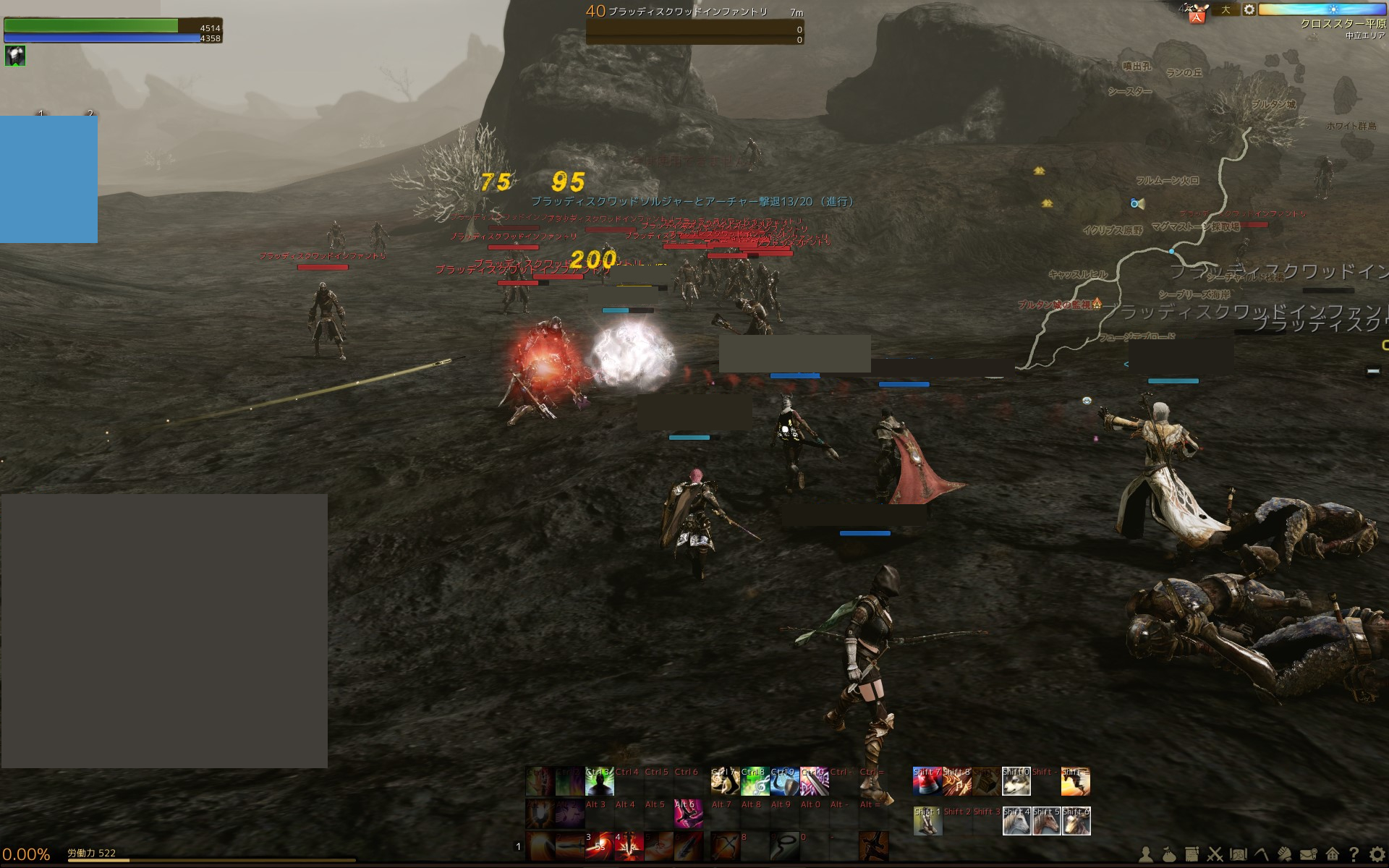Open the character sheet silhouette icon
Screen dimensions: 1389x868
1146,855
